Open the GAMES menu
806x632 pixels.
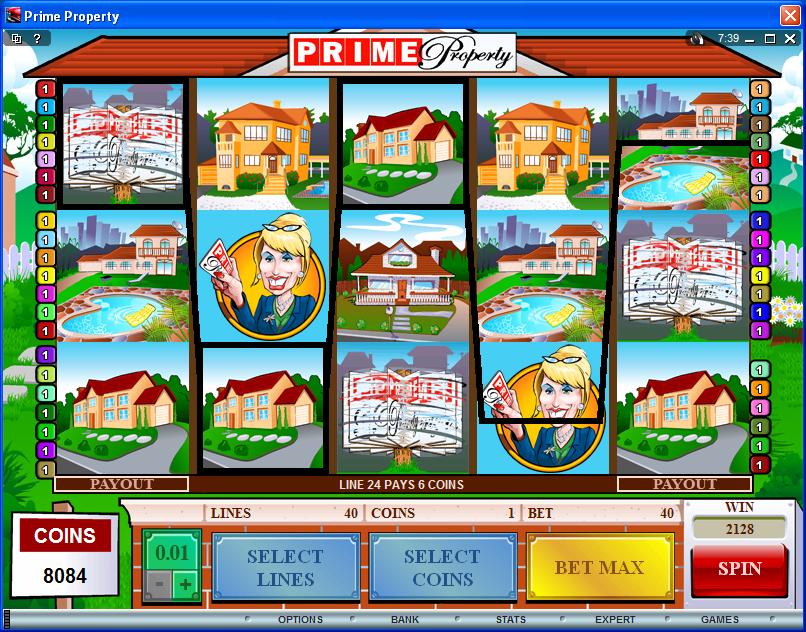[720, 620]
